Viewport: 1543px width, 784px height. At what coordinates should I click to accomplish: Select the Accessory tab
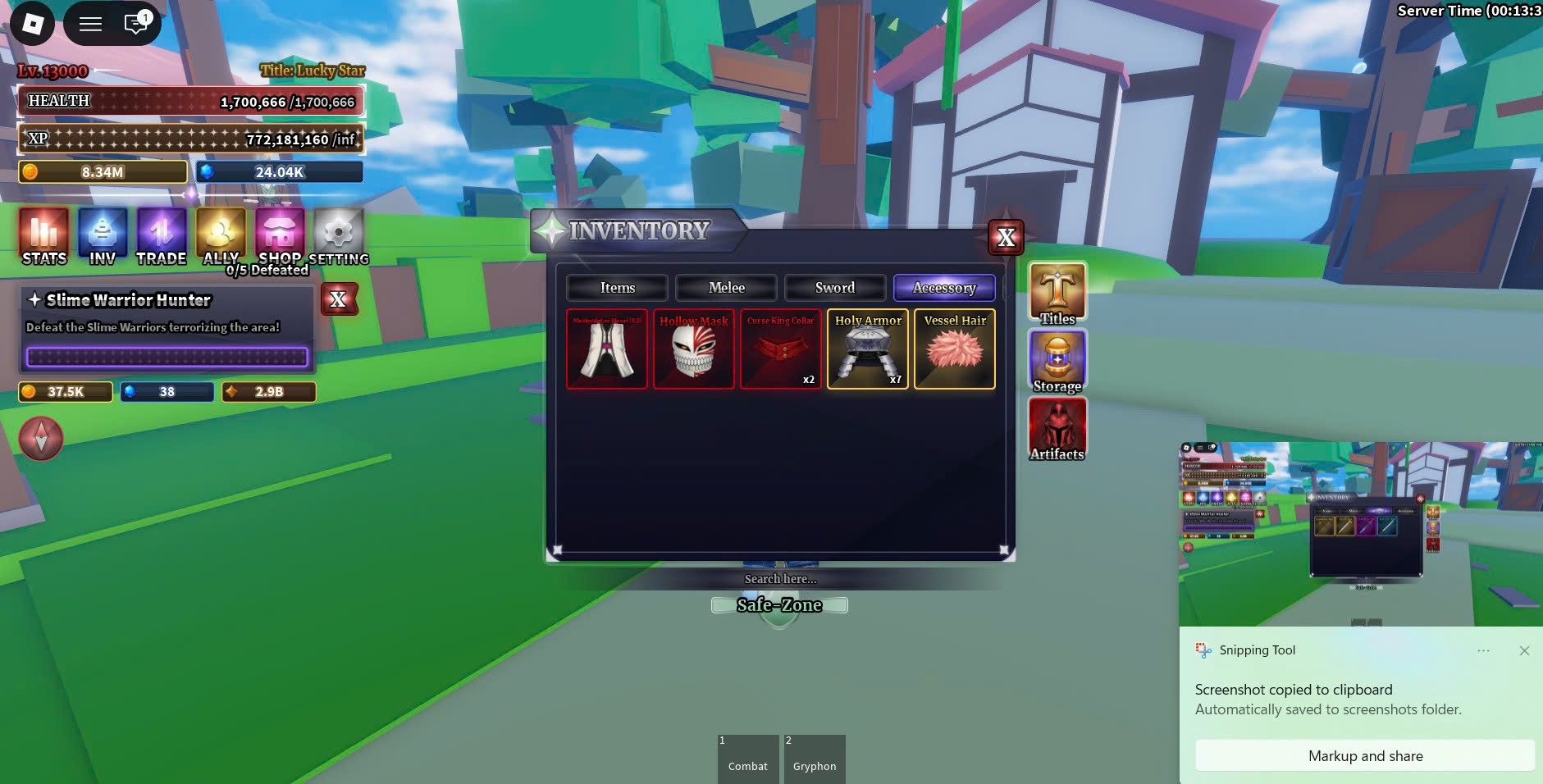click(x=944, y=288)
